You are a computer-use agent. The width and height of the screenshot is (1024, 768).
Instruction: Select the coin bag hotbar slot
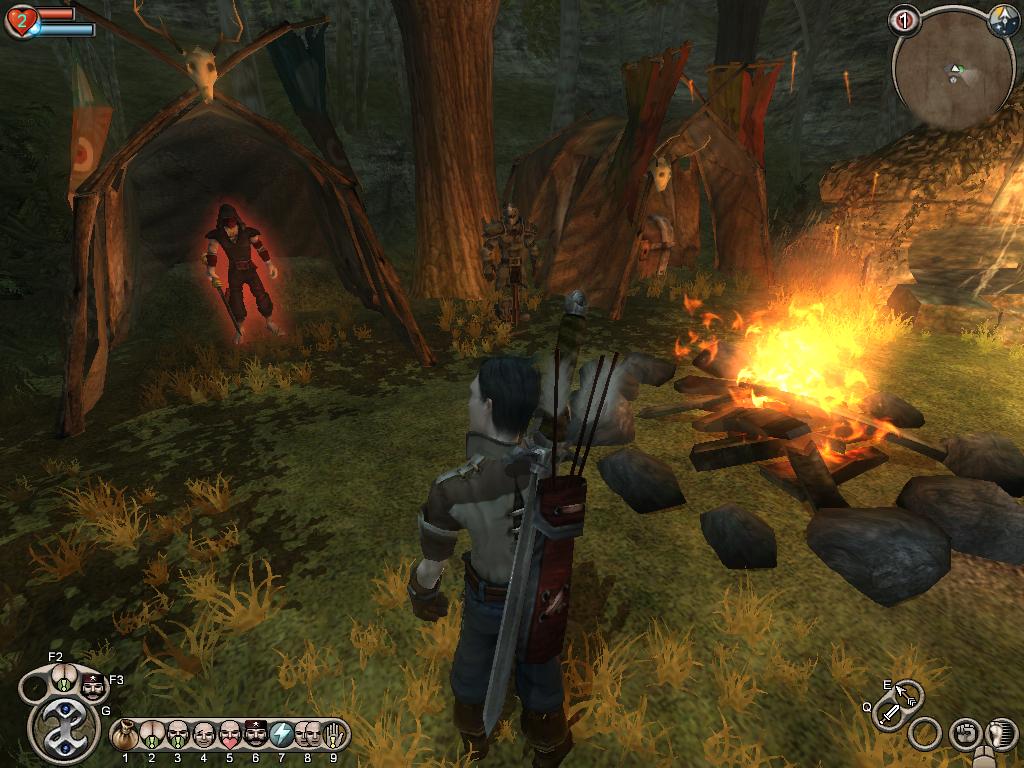click(x=126, y=735)
